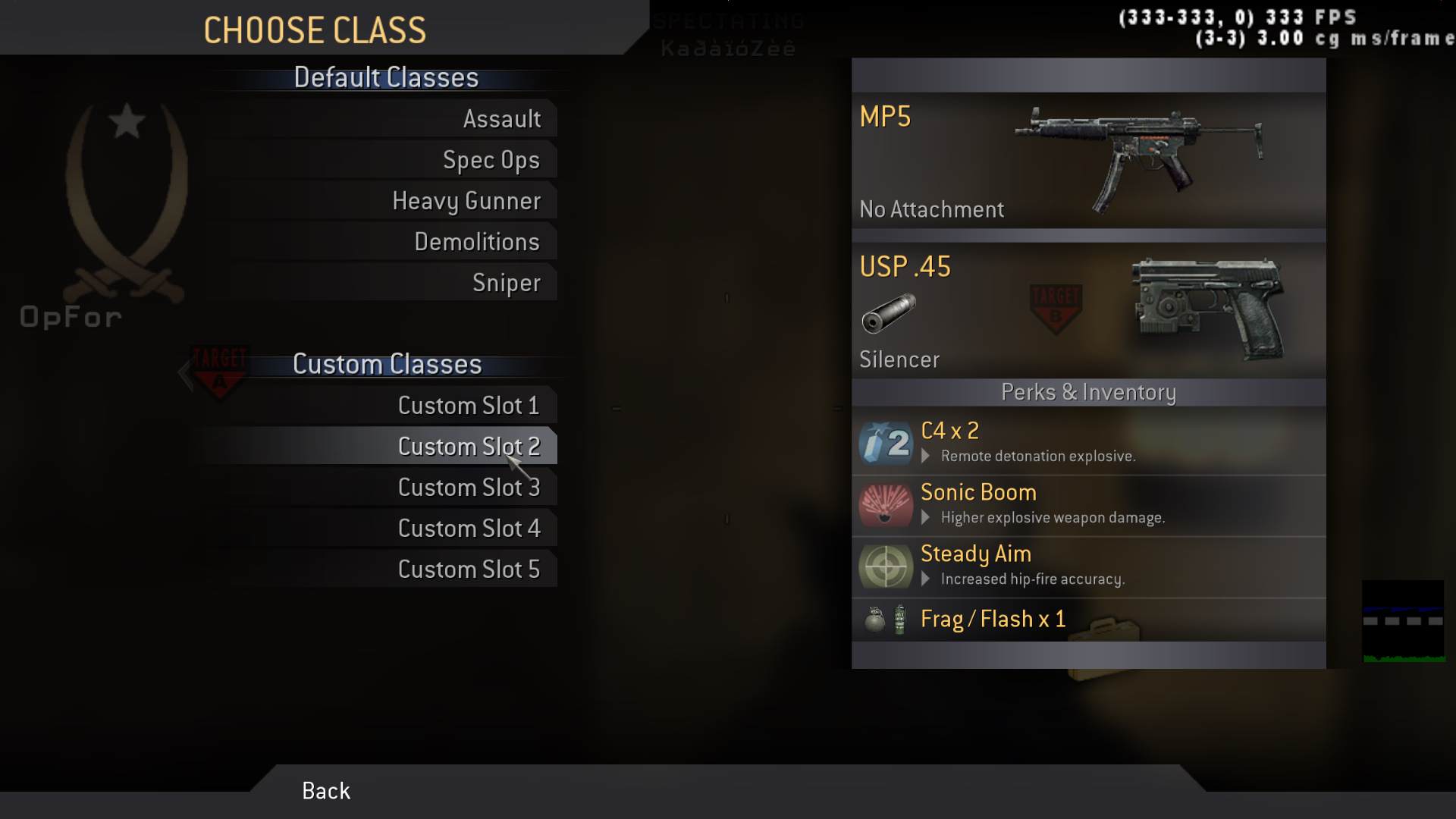Select Custom Slot 1
This screenshot has height=819, width=1456.
(x=468, y=406)
